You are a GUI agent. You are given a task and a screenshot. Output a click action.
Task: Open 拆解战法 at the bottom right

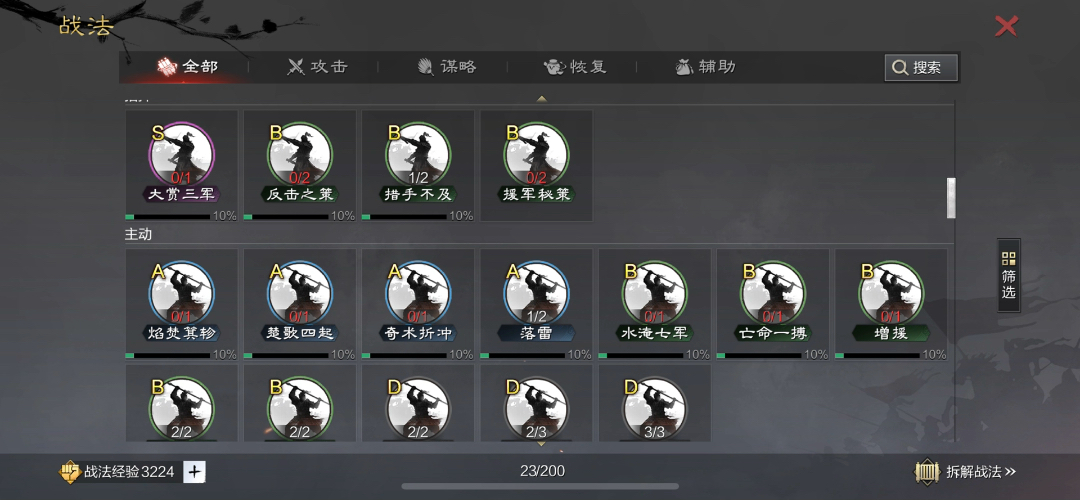[966, 472]
